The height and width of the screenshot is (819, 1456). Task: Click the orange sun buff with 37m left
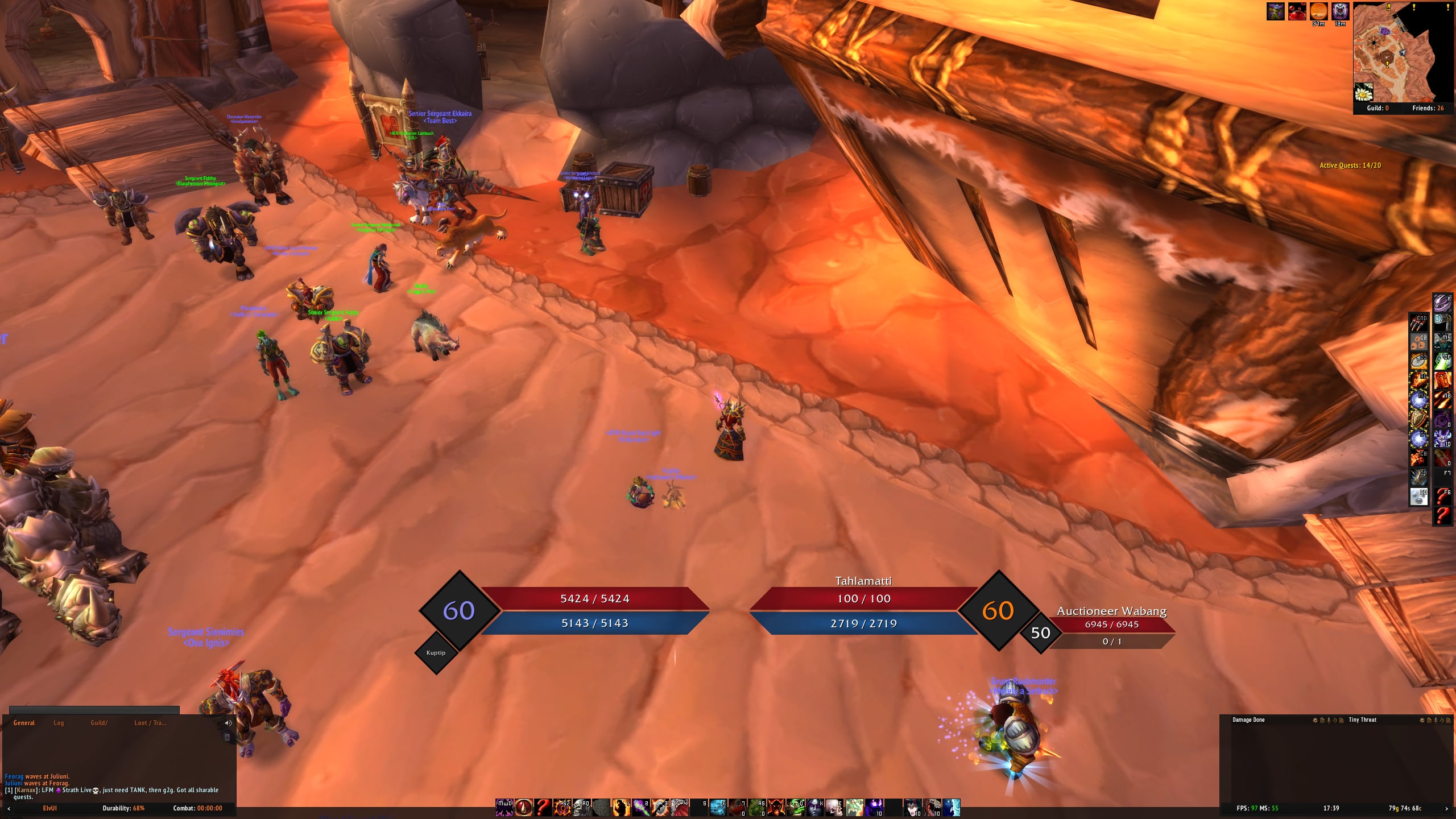pyautogui.click(x=1318, y=11)
